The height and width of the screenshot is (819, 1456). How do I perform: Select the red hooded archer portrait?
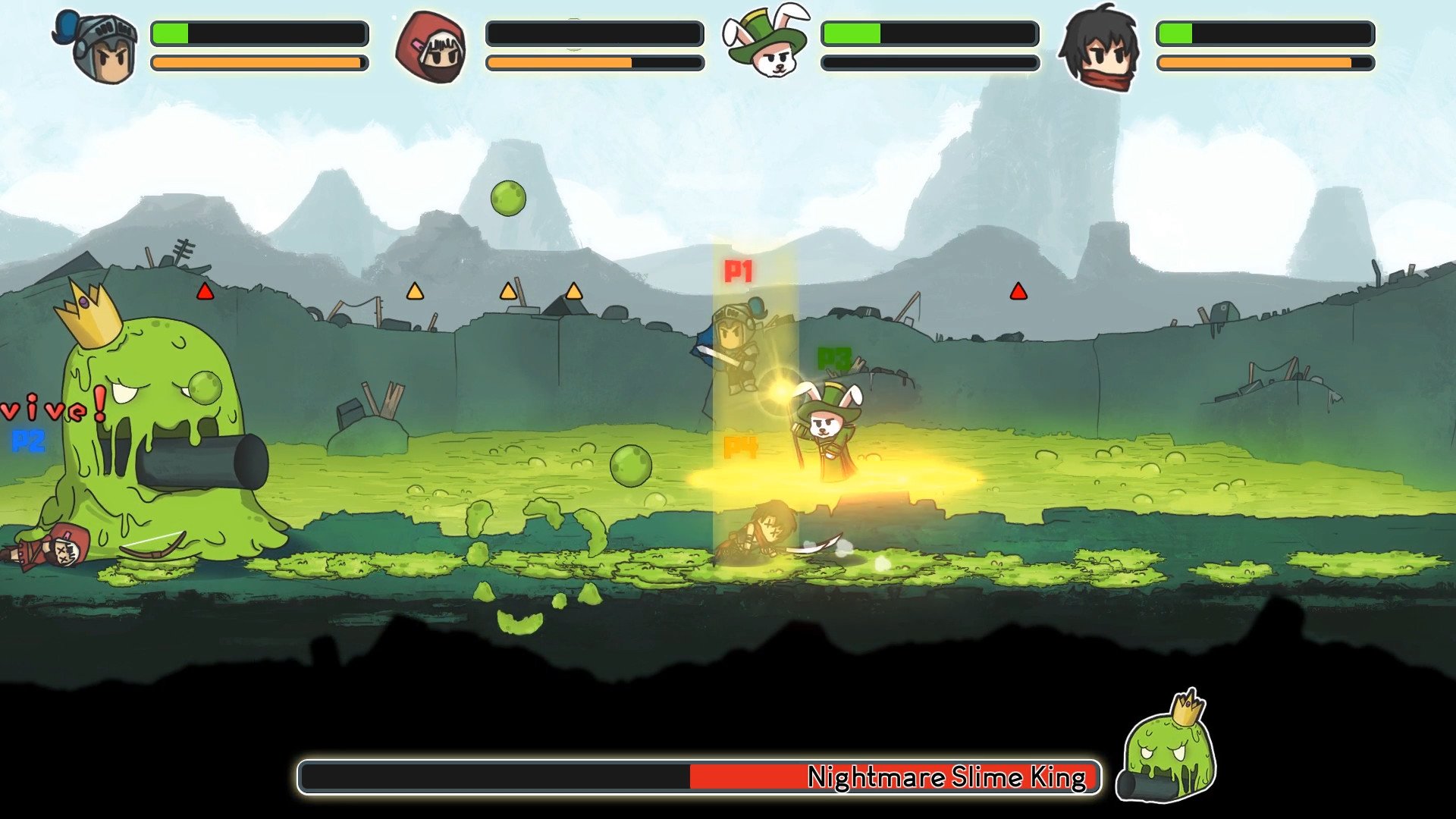click(x=431, y=47)
